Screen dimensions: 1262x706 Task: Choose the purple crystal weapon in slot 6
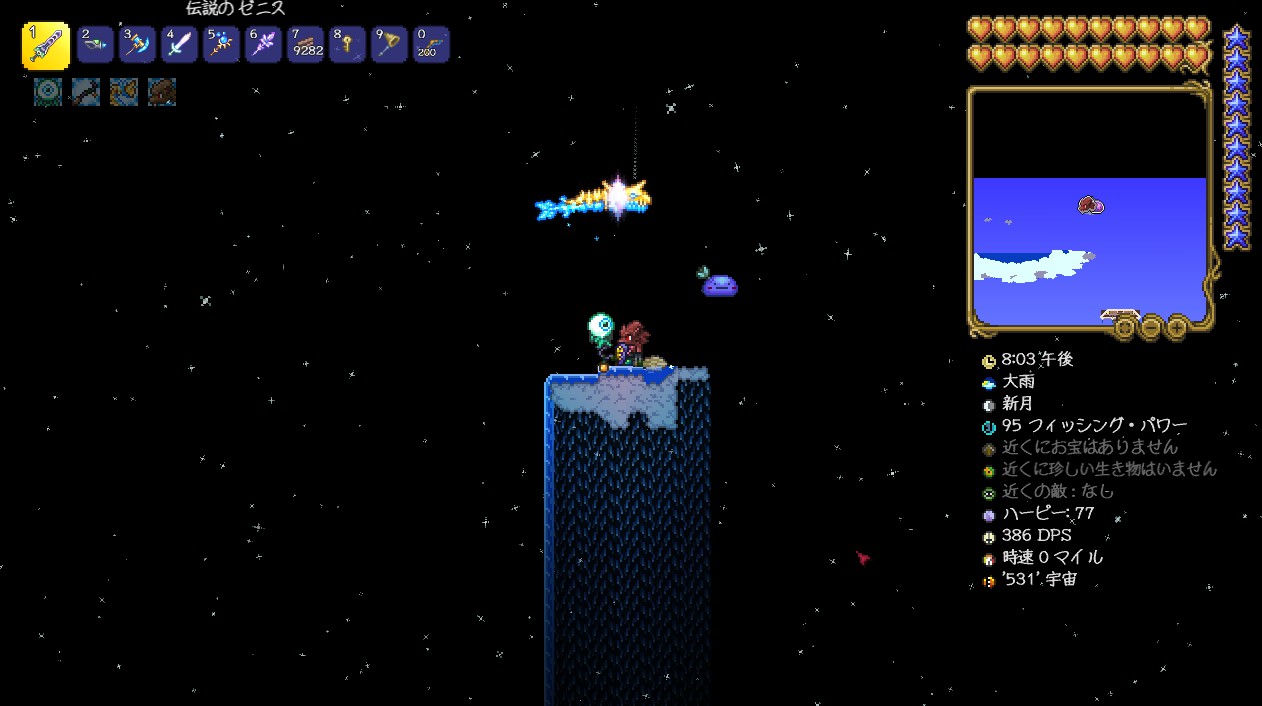(263, 45)
